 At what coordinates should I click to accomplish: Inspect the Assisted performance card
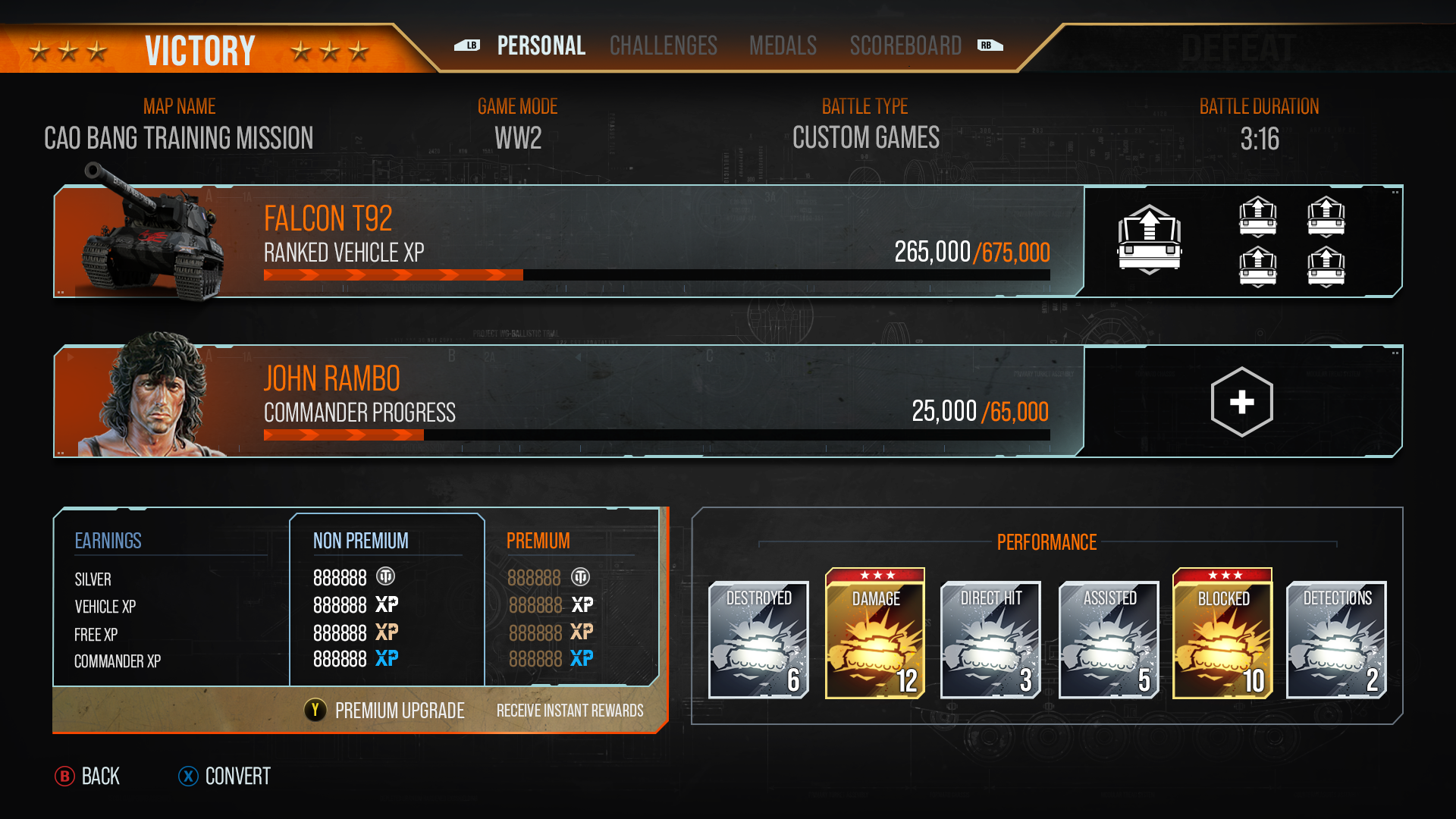(x=1109, y=639)
